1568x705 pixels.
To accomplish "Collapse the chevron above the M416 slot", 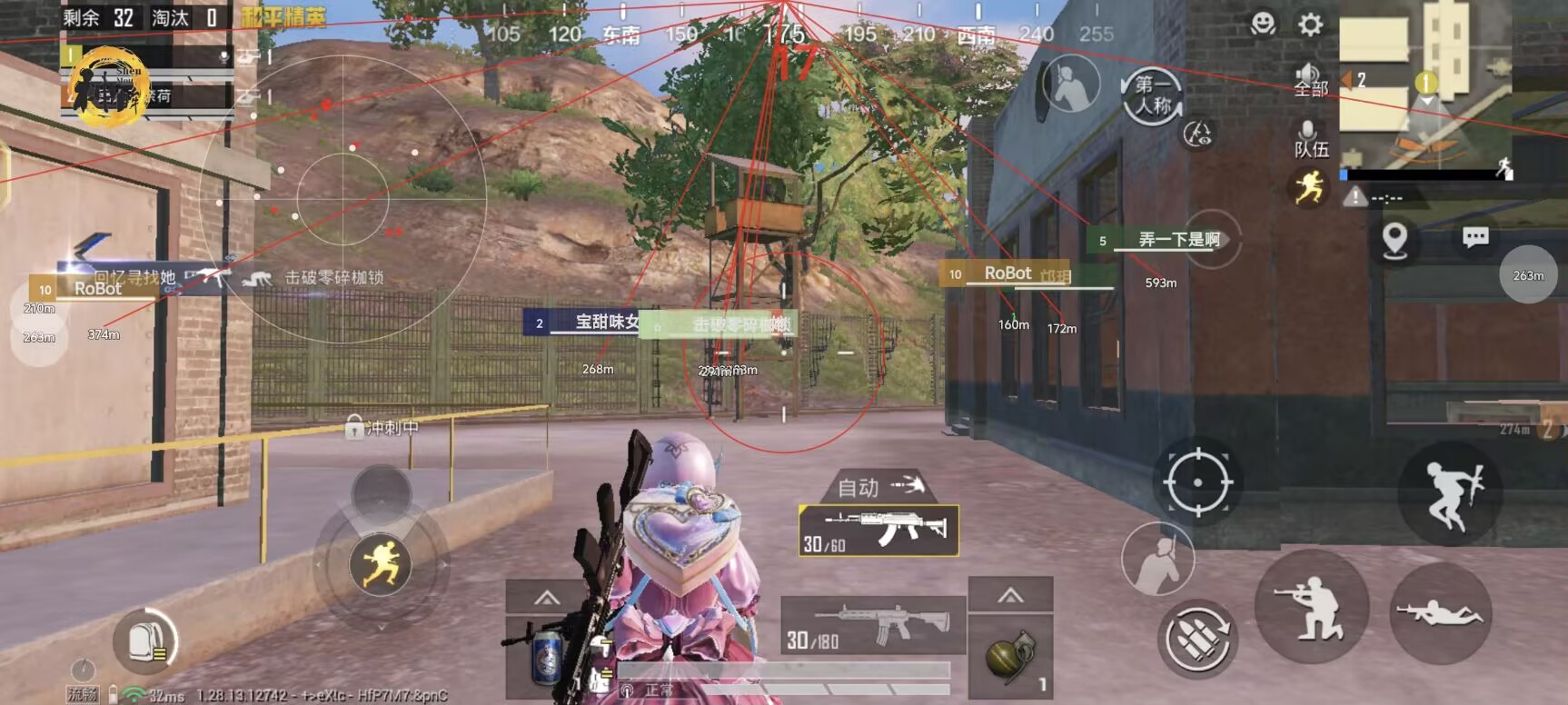I will pyautogui.click(x=546, y=597).
